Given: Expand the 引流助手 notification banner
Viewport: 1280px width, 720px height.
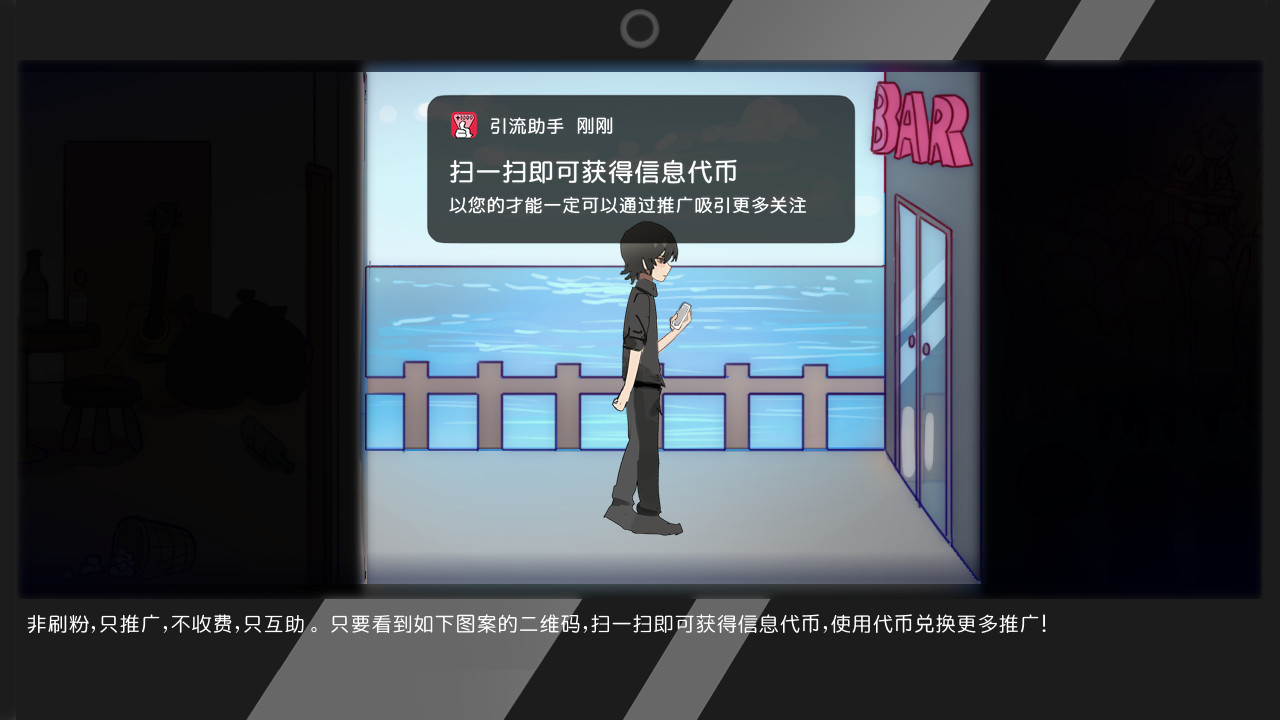Looking at the screenshot, I should tap(640, 165).
